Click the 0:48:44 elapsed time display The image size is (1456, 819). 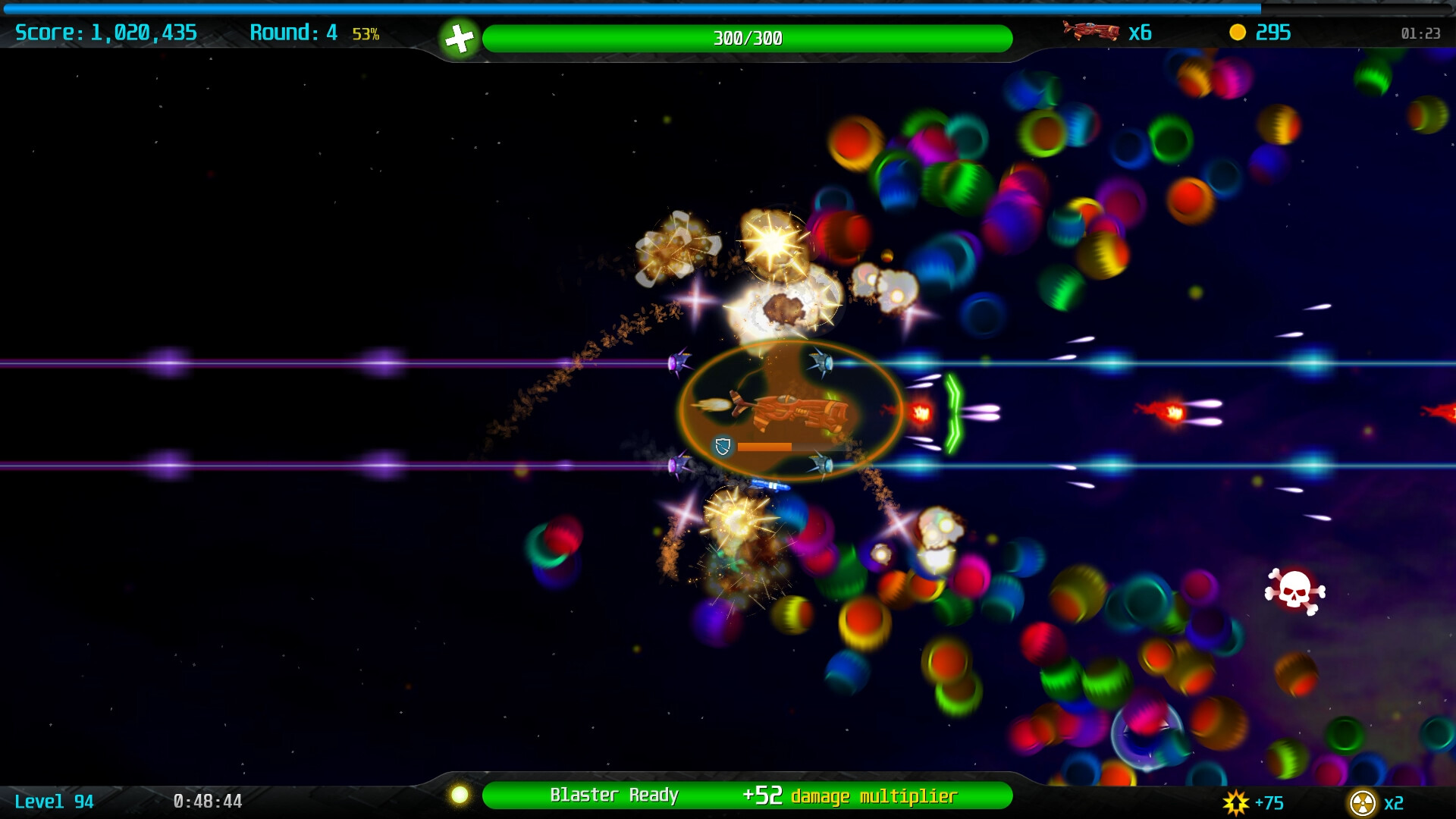[x=207, y=802]
